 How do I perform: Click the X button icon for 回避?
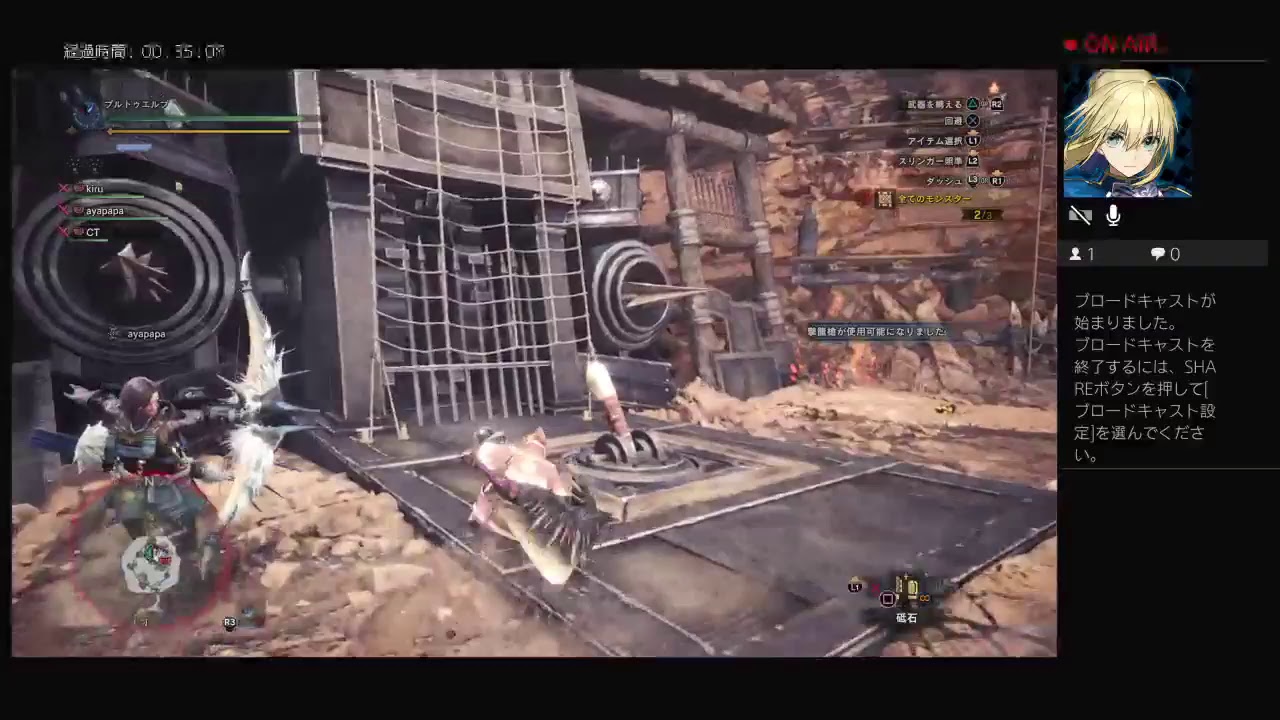[970, 120]
